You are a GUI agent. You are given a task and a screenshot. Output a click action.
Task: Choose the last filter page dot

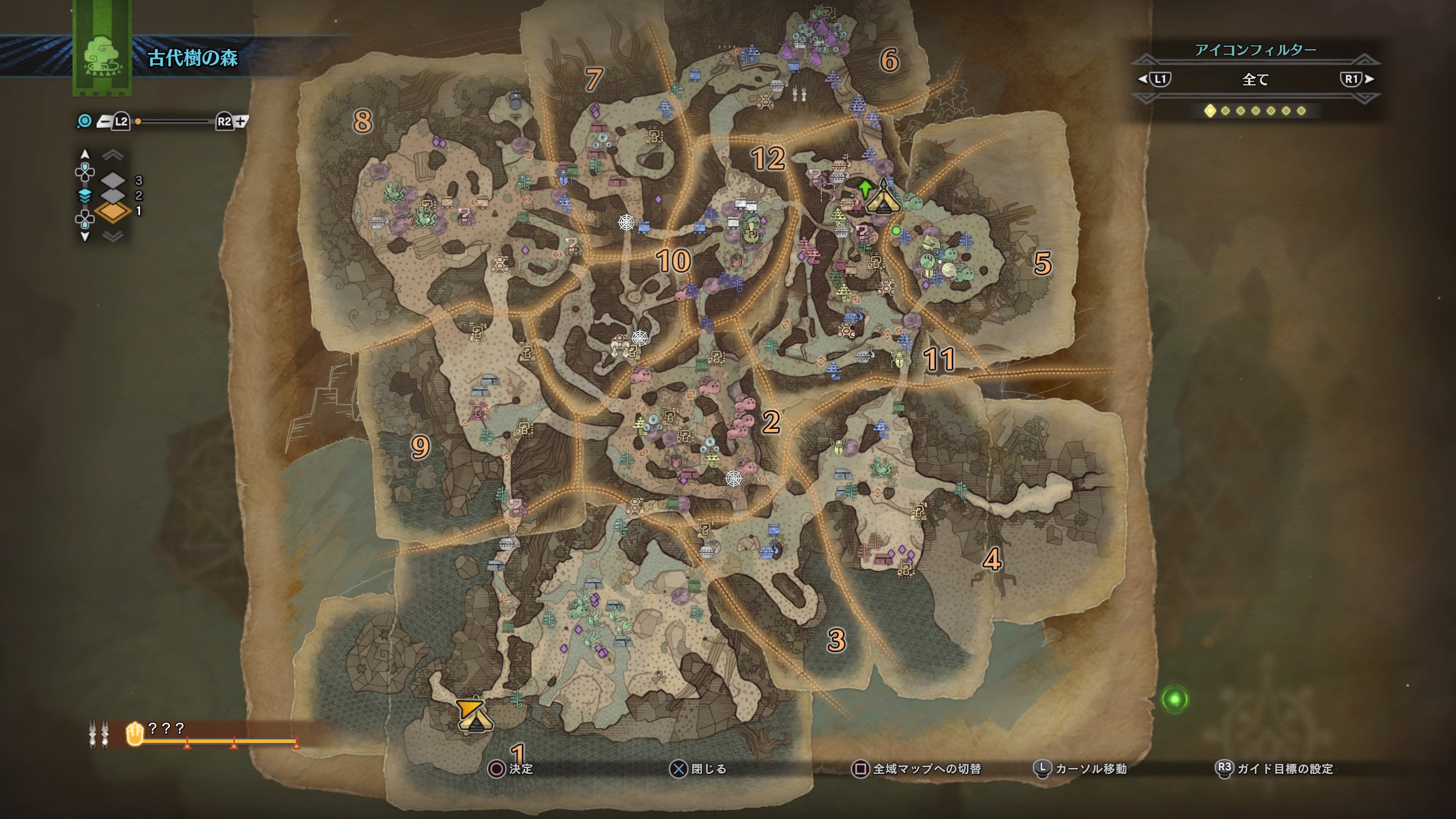click(1301, 111)
